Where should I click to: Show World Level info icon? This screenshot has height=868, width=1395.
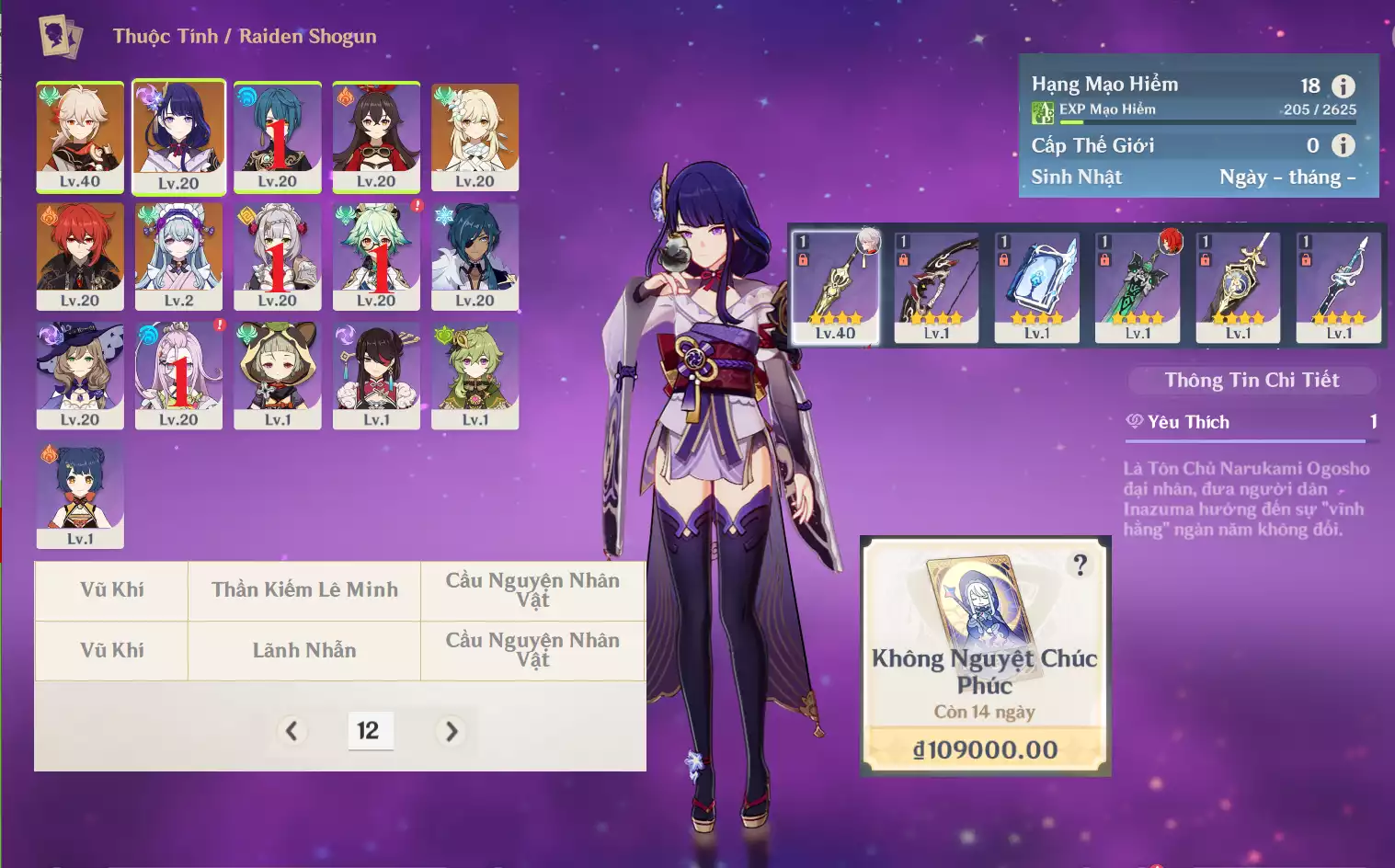(1344, 145)
